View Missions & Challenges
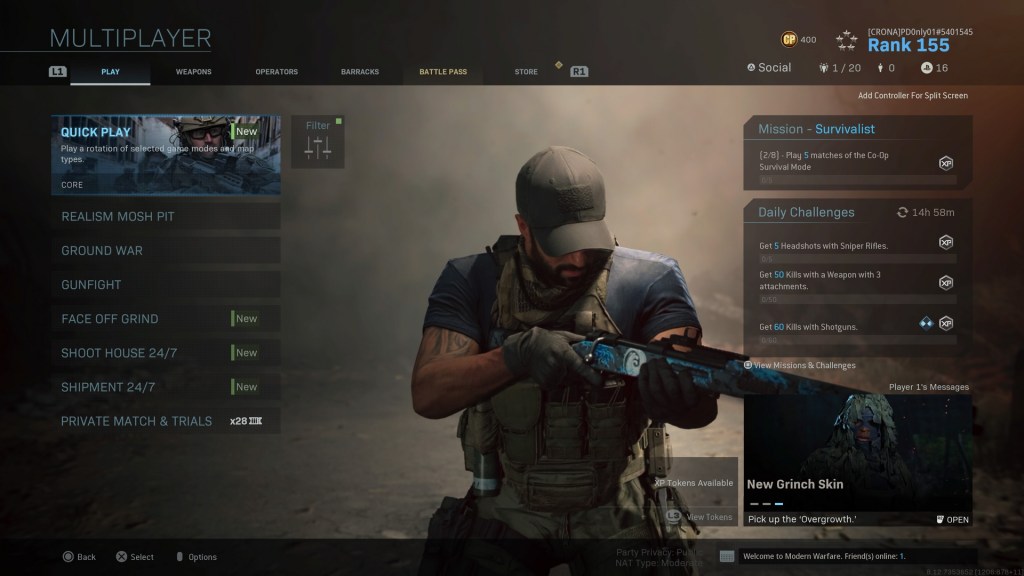1024x576 pixels. tap(801, 366)
